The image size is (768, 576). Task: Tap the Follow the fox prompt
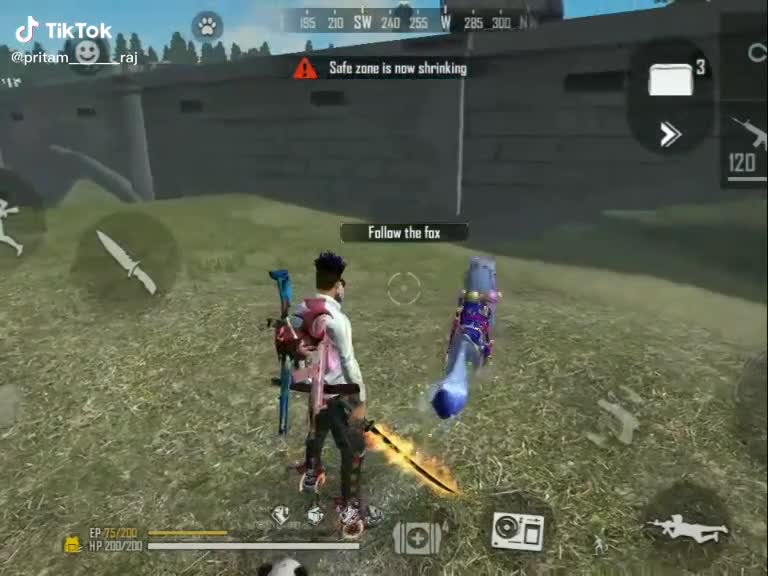404,233
